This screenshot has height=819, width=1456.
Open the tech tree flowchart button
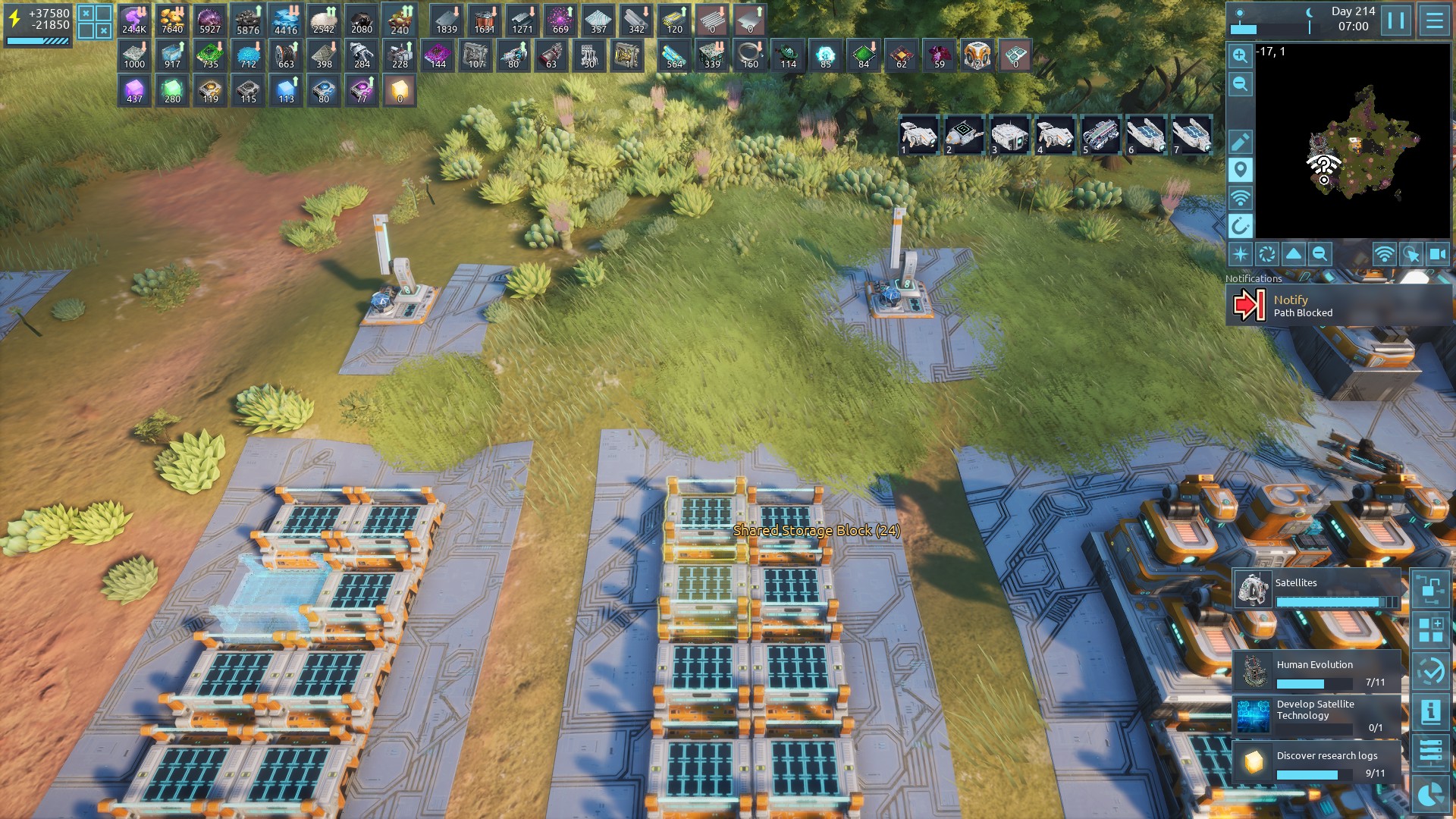[1431, 589]
